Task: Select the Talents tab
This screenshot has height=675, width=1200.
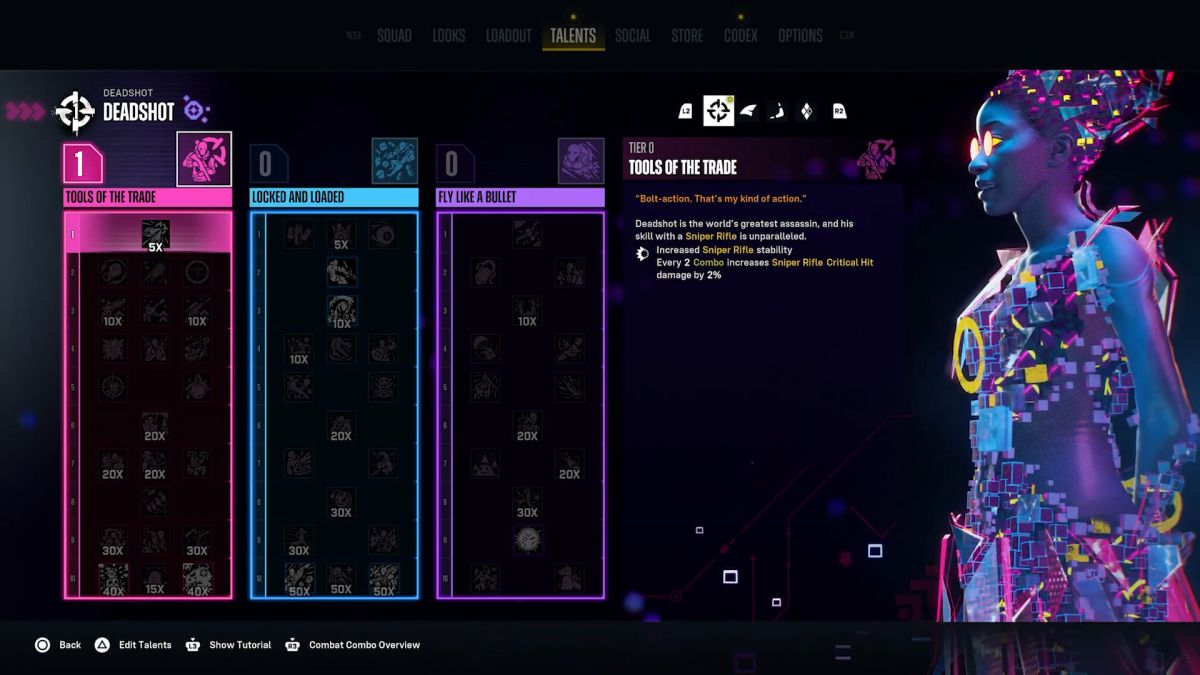Action: pos(573,36)
